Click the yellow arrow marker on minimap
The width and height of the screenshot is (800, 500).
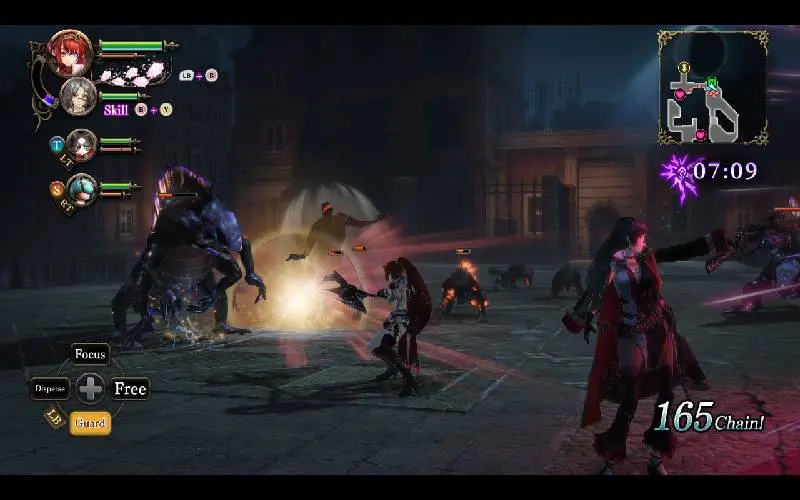click(x=685, y=68)
